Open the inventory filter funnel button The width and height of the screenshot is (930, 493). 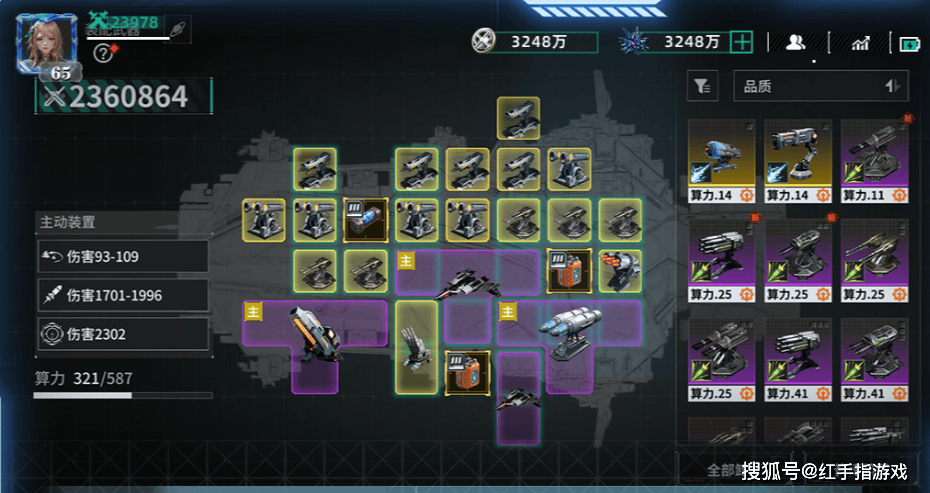(x=702, y=87)
